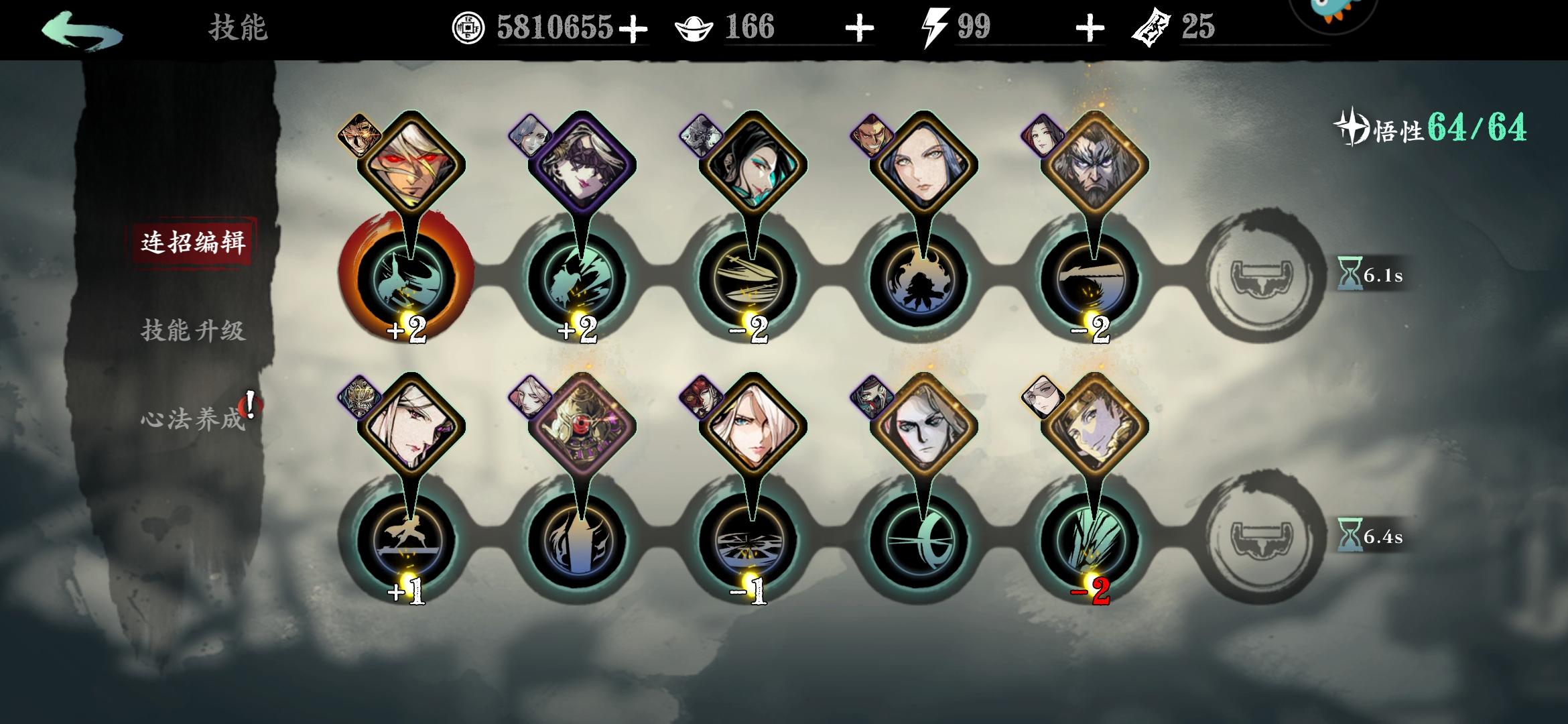Select the 连招编辑 sidebar entry
The height and width of the screenshot is (724, 1568).
coord(194,245)
